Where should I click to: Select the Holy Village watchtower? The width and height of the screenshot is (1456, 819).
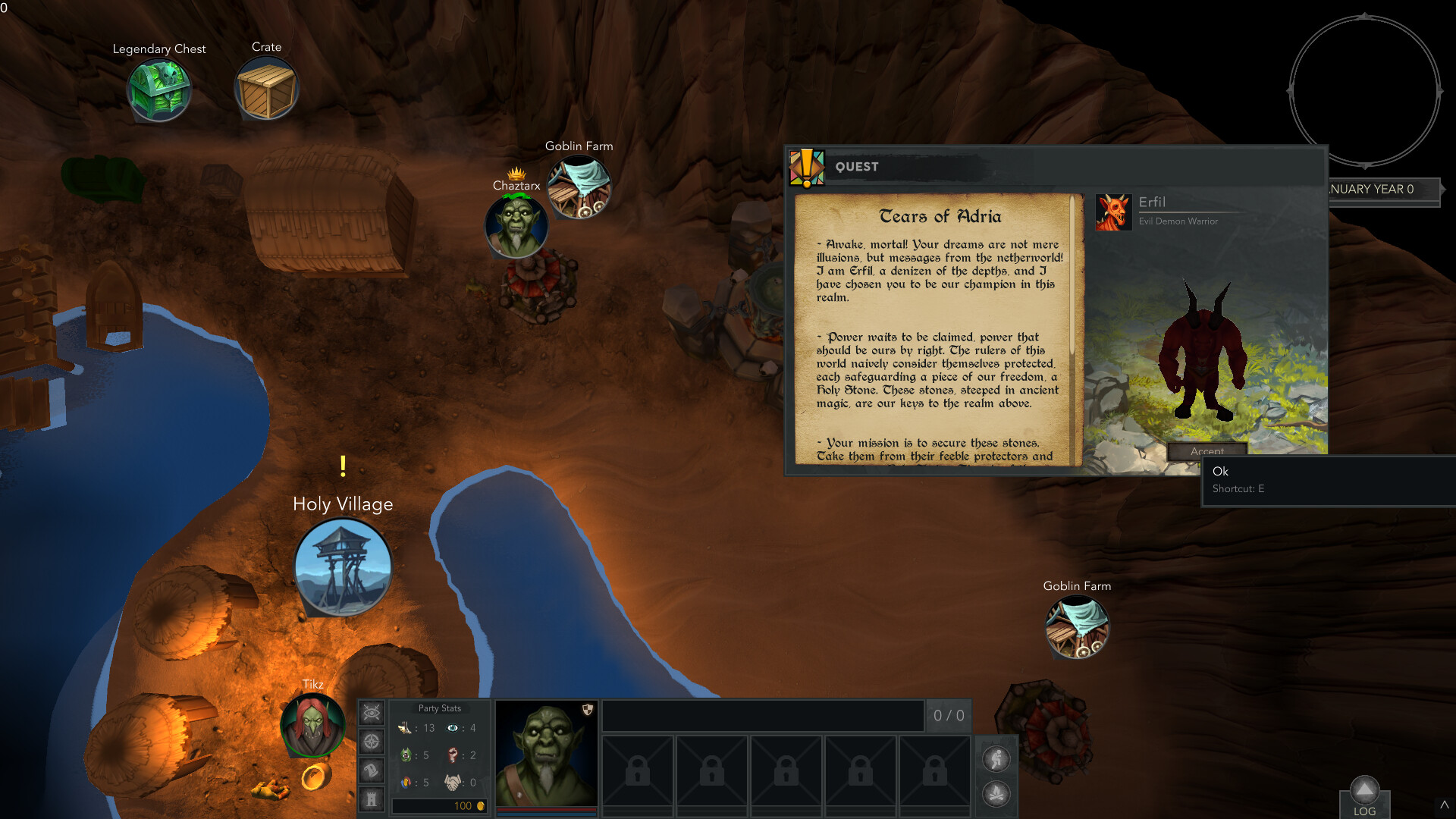pos(342,565)
